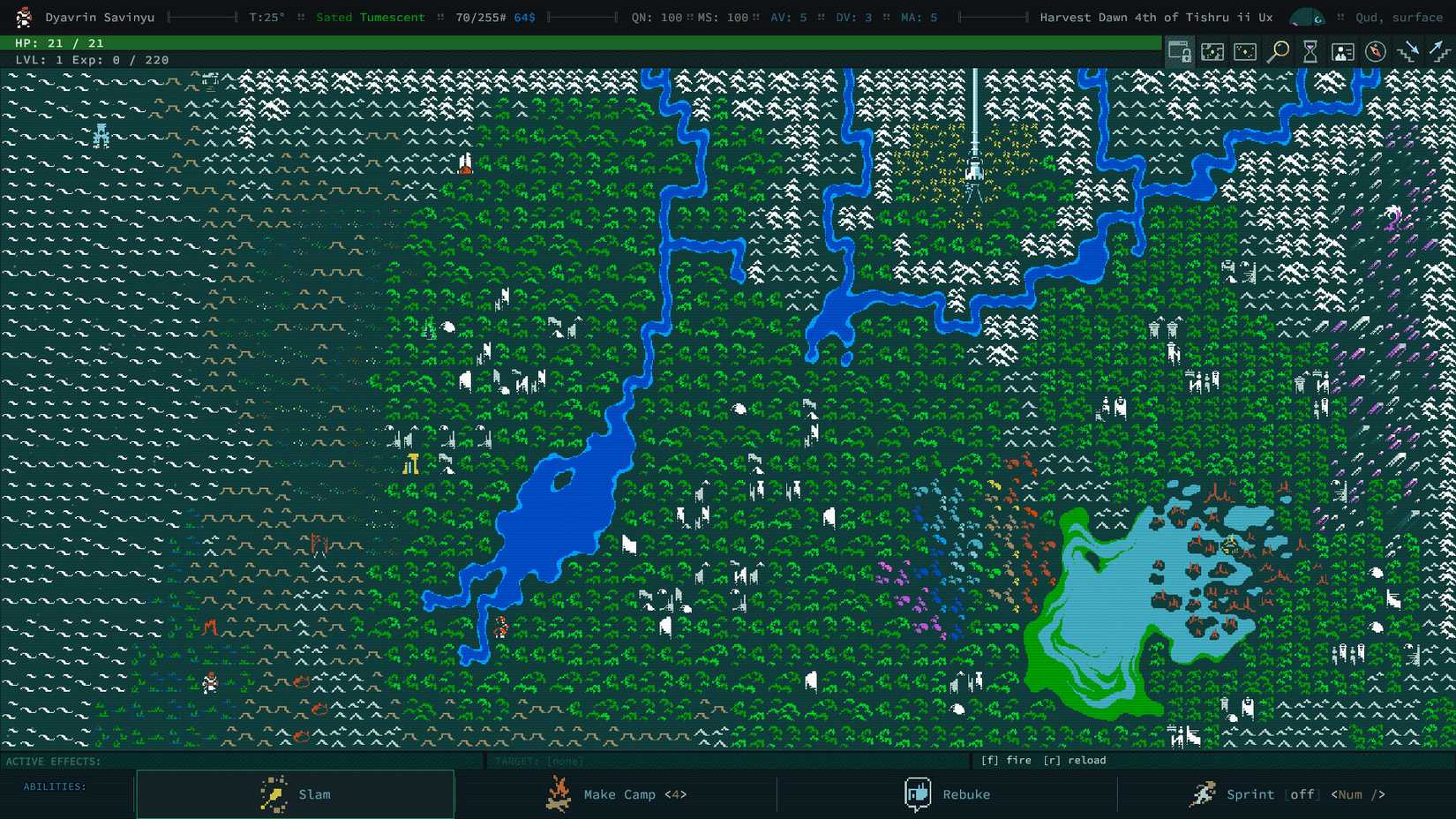Screen dimensions: 1456x819
Task: Click the stairs-up ascend icon
Action: [1438, 51]
